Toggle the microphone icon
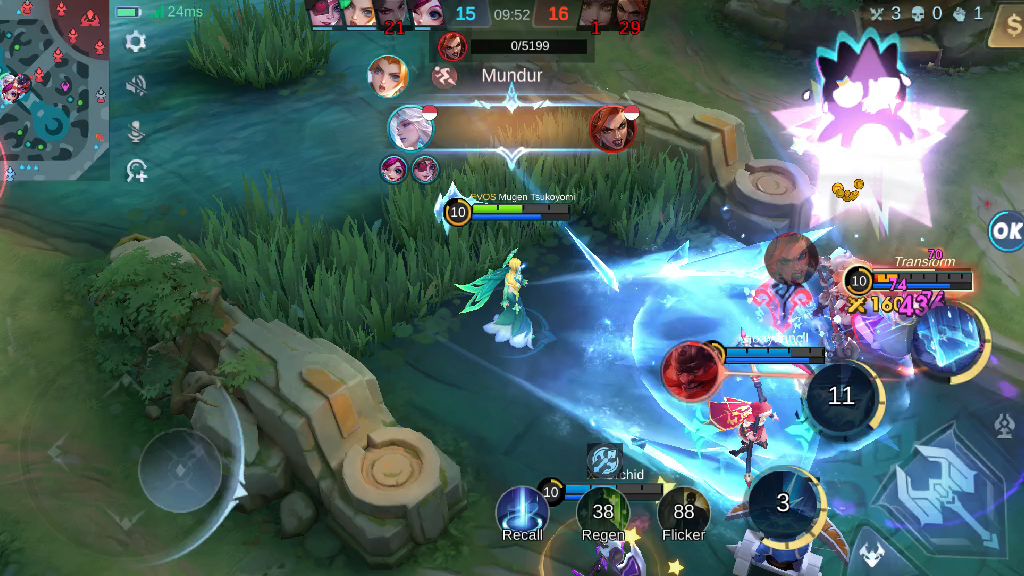The width and height of the screenshot is (1024, 576). point(136,131)
